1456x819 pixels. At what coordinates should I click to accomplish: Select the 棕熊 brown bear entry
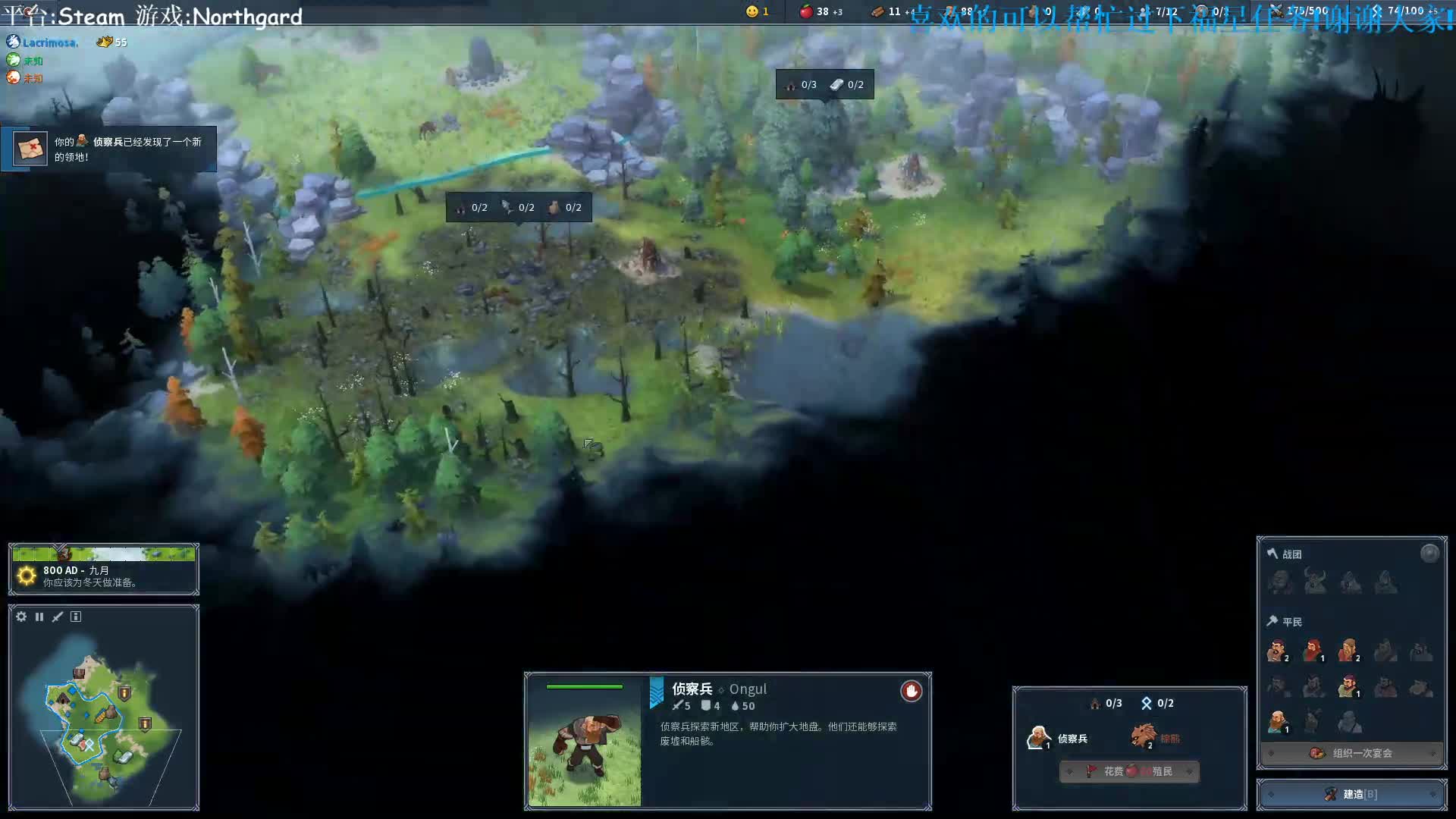click(x=1155, y=736)
